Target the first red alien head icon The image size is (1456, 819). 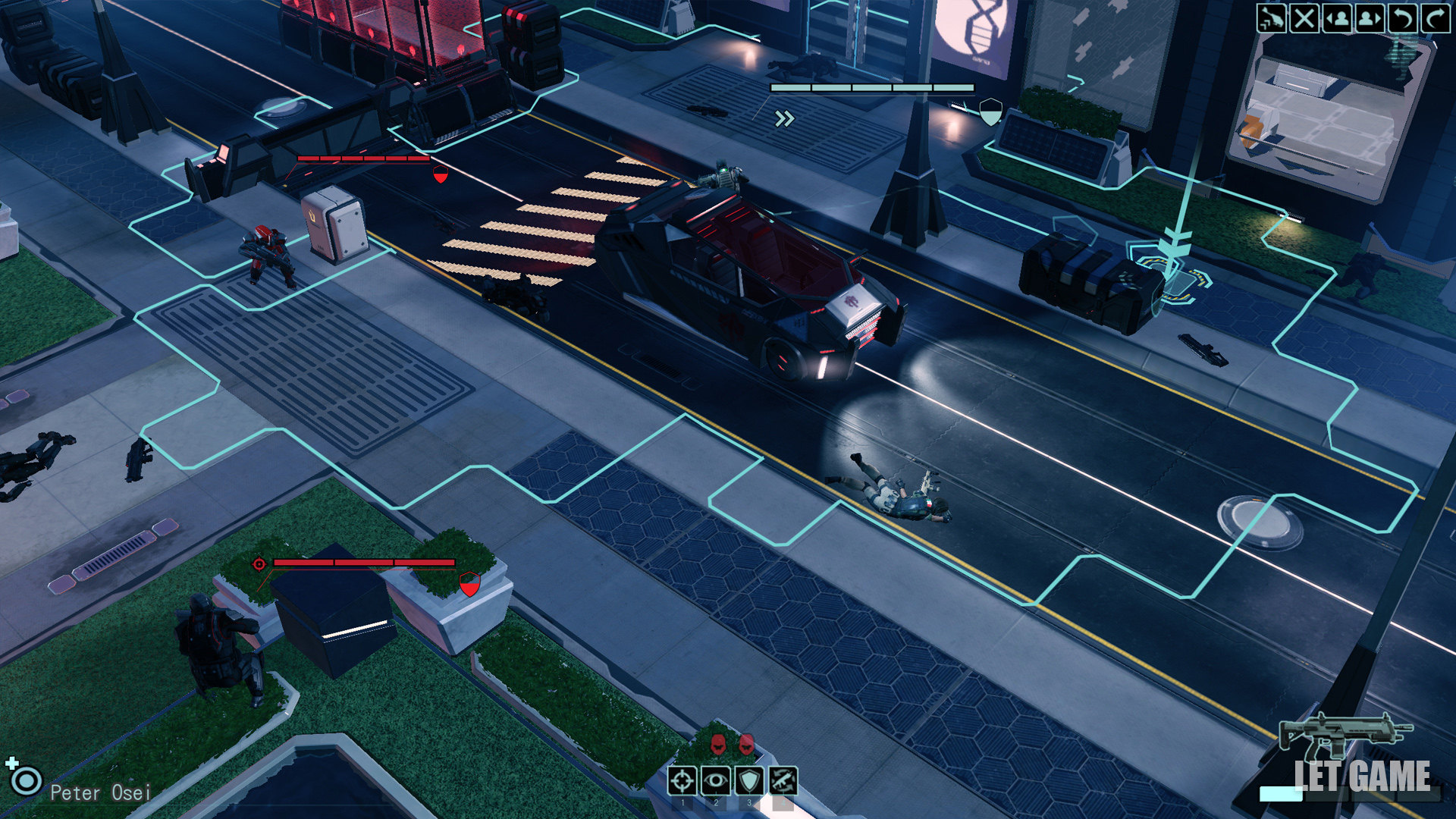(718, 744)
